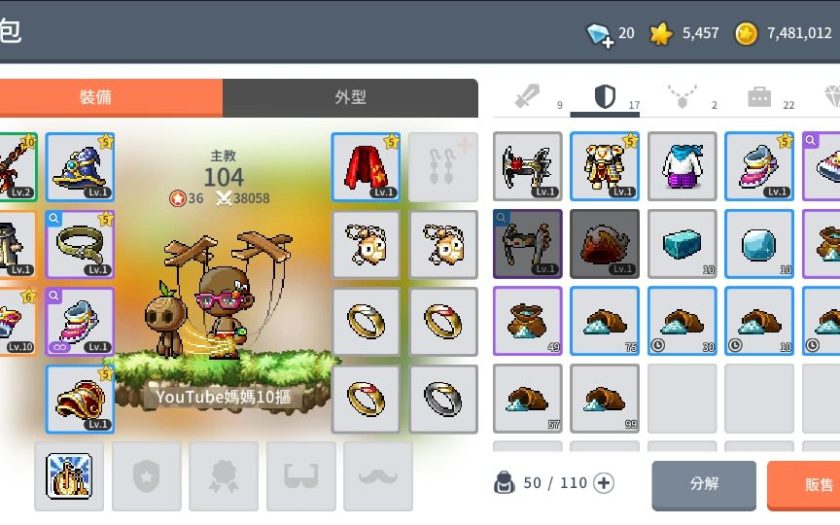Open the armor shield category tab

[605, 97]
